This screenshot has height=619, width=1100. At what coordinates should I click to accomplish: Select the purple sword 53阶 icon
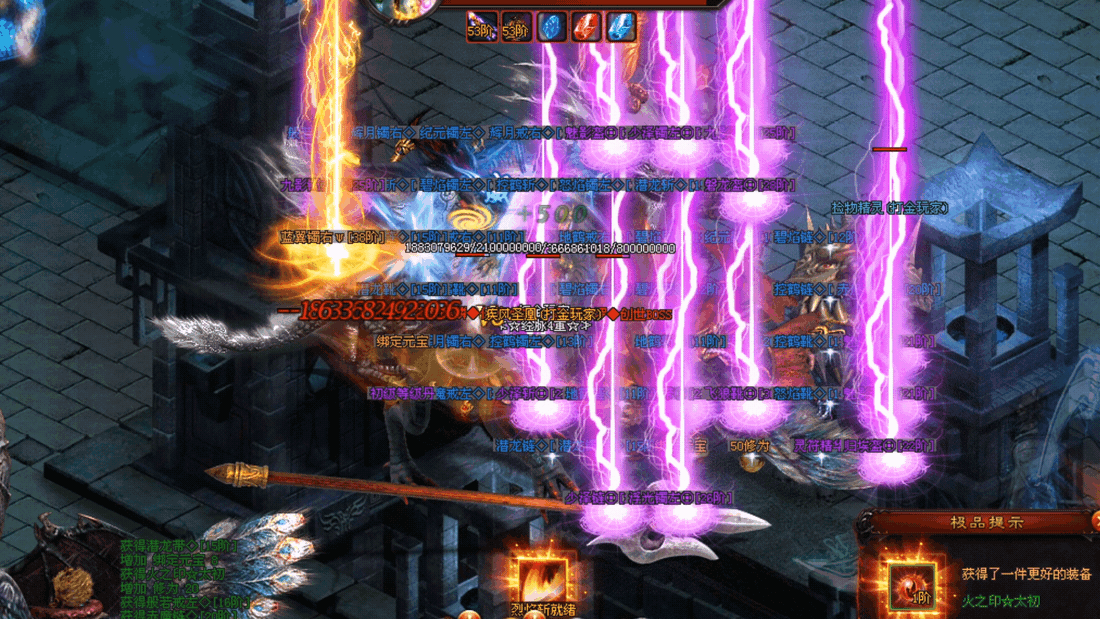pos(481,27)
